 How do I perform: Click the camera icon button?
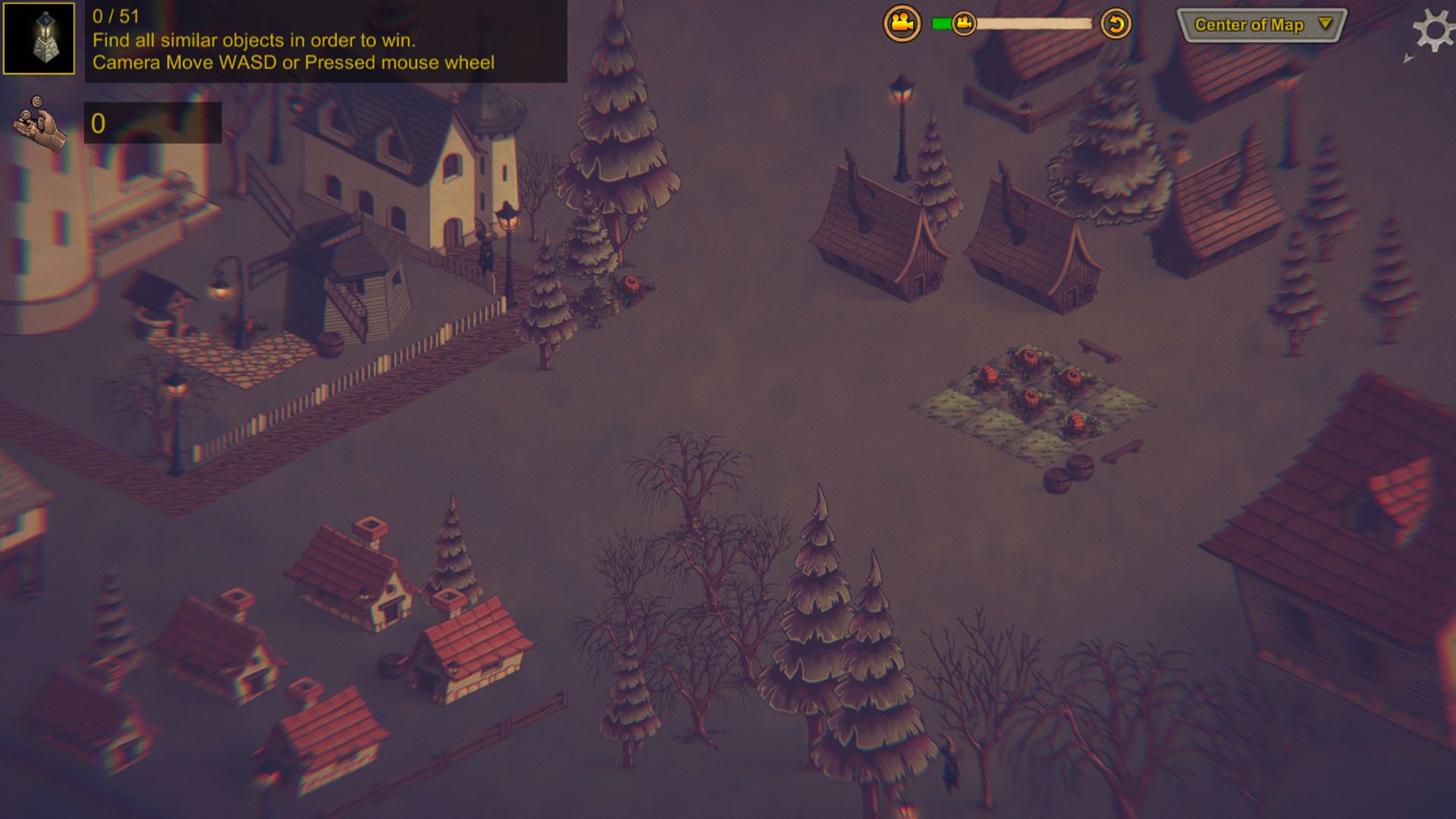point(902,24)
